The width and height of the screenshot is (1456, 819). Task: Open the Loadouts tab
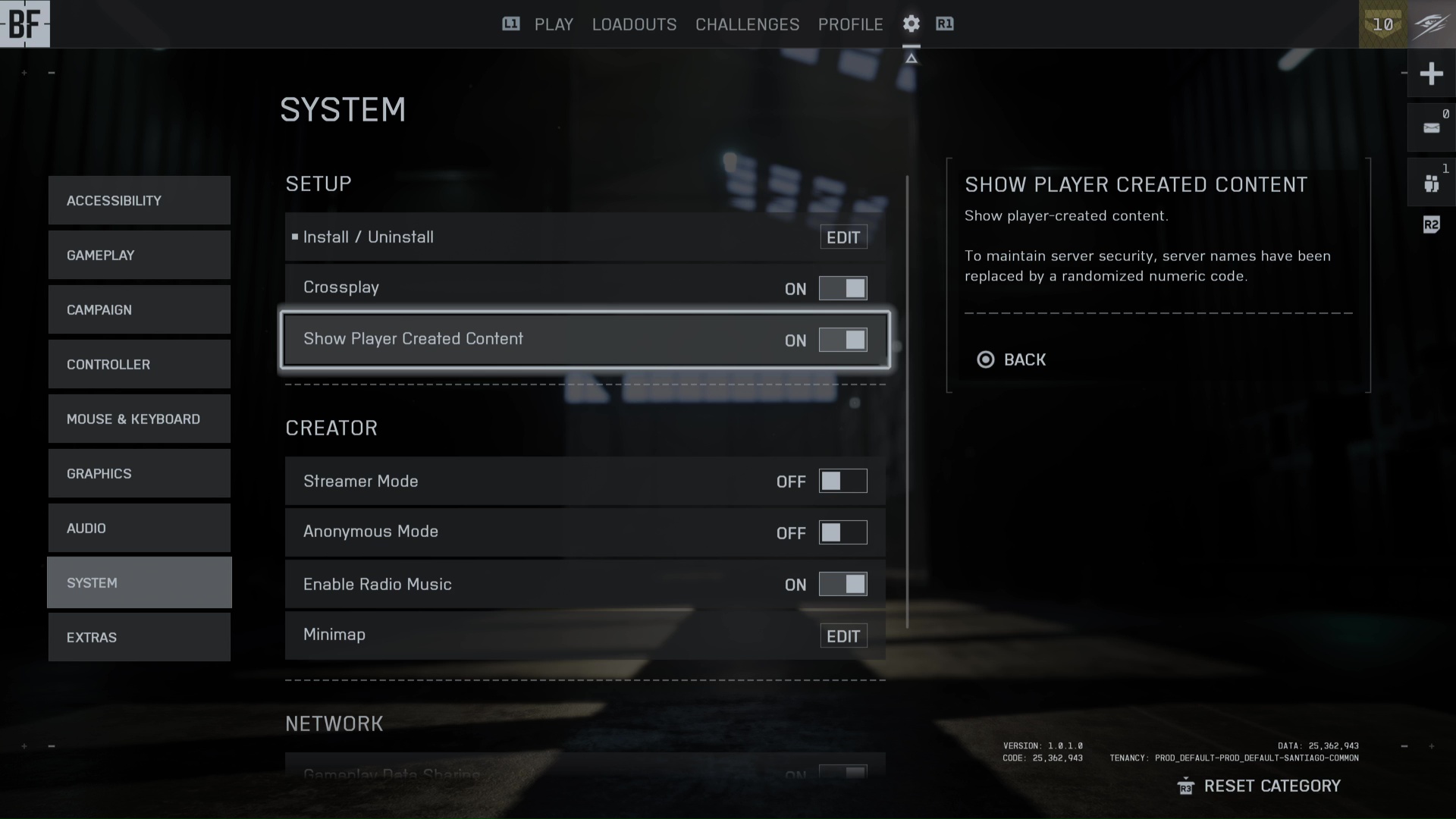(x=634, y=24)
